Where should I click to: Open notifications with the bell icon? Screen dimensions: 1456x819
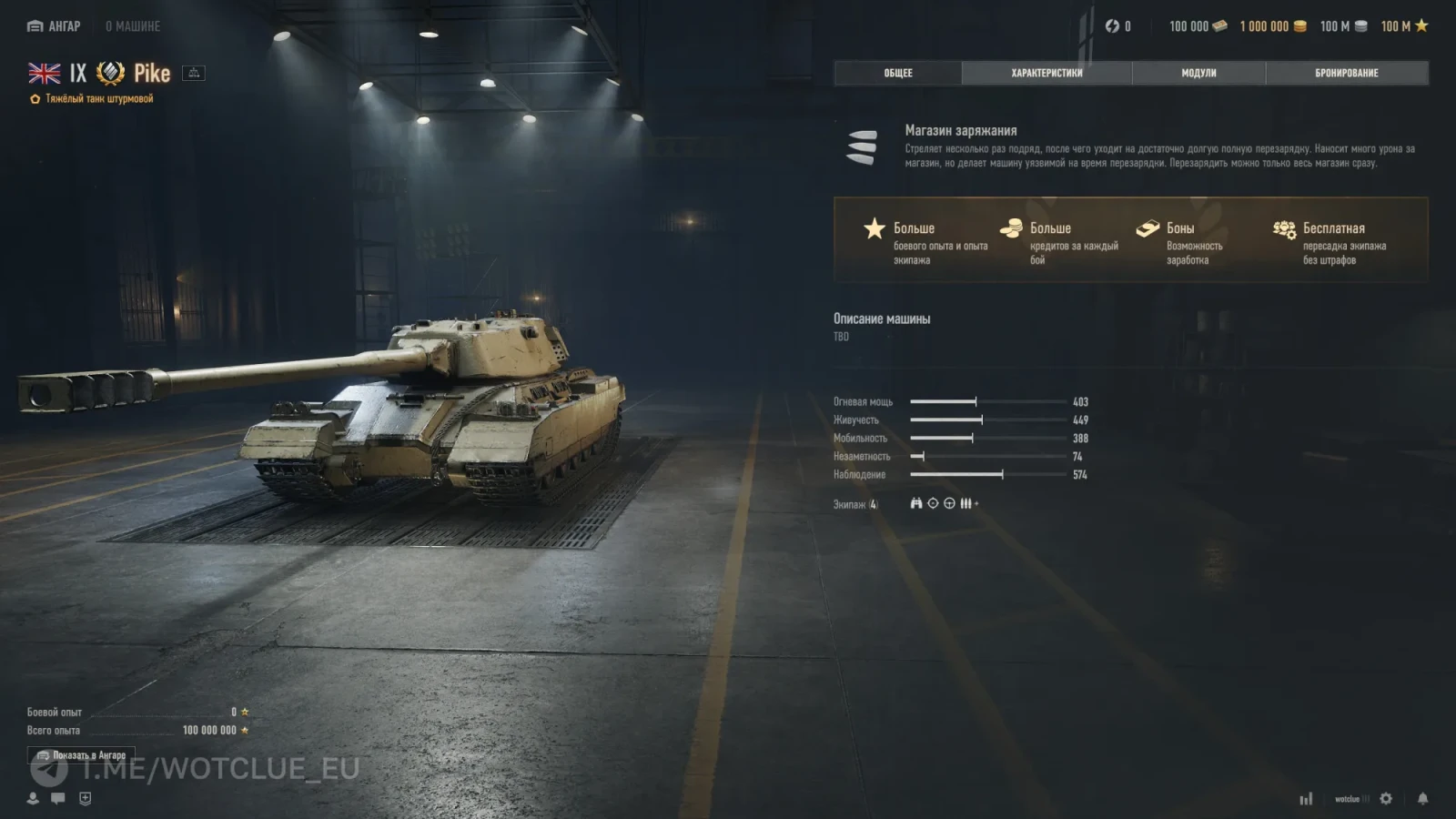pyautogui.click(x=1423, y=798)
